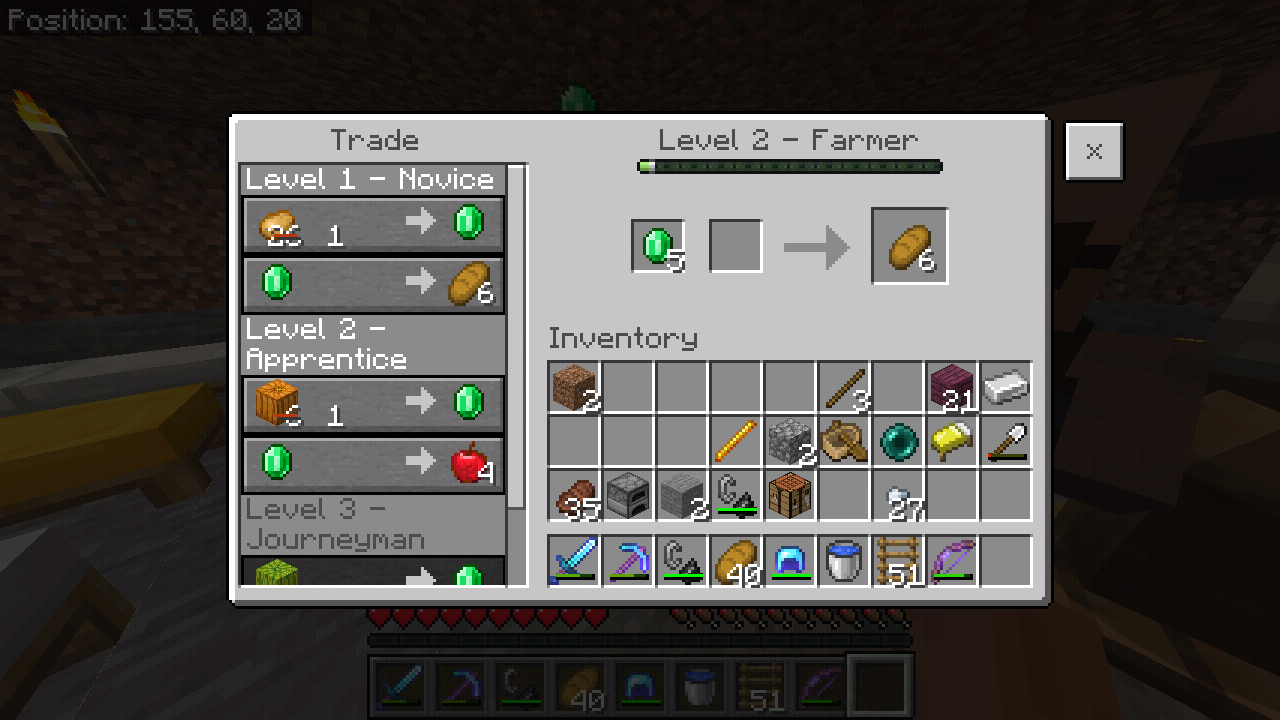Select the water bucket slot
This screenshot has width=1280, height=720.
pos(844,561)
